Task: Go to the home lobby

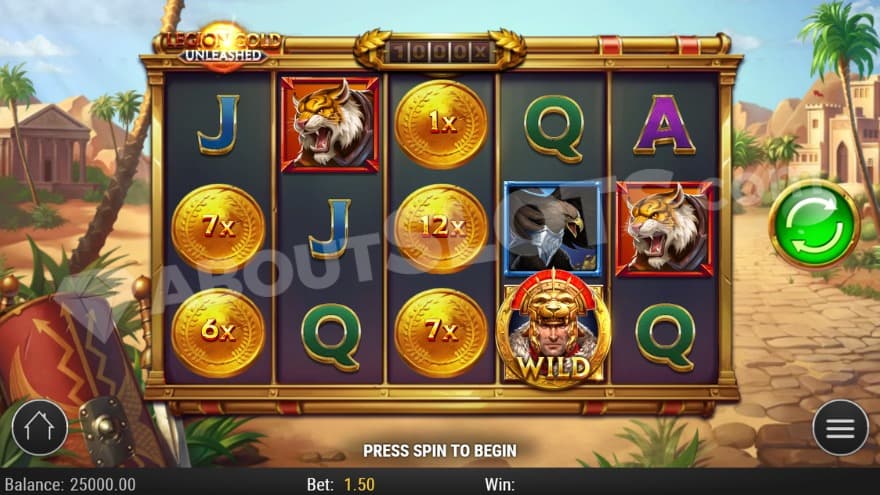Action: (40, 428)
